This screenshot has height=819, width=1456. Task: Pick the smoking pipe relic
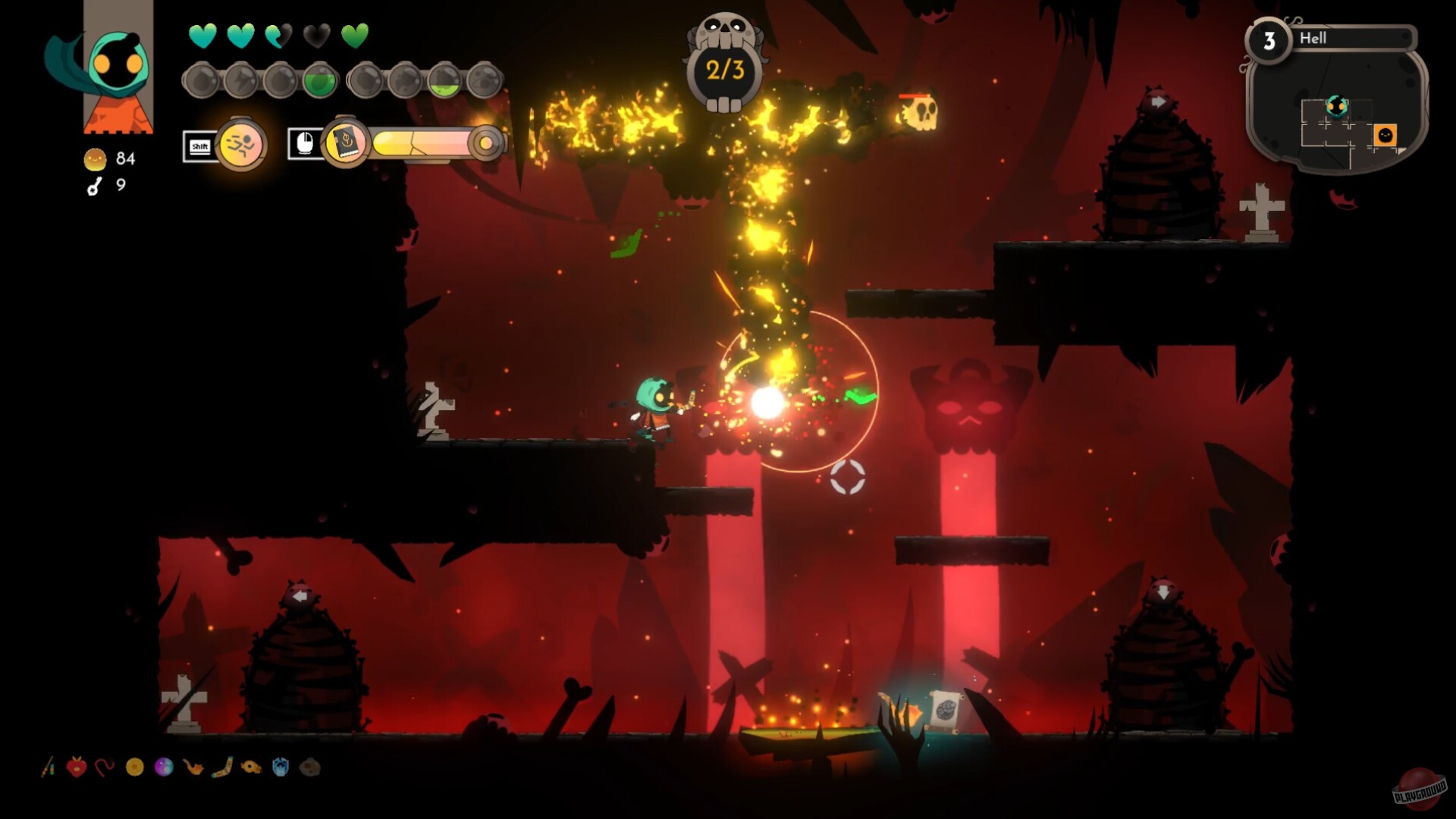(x=193, y=767)
